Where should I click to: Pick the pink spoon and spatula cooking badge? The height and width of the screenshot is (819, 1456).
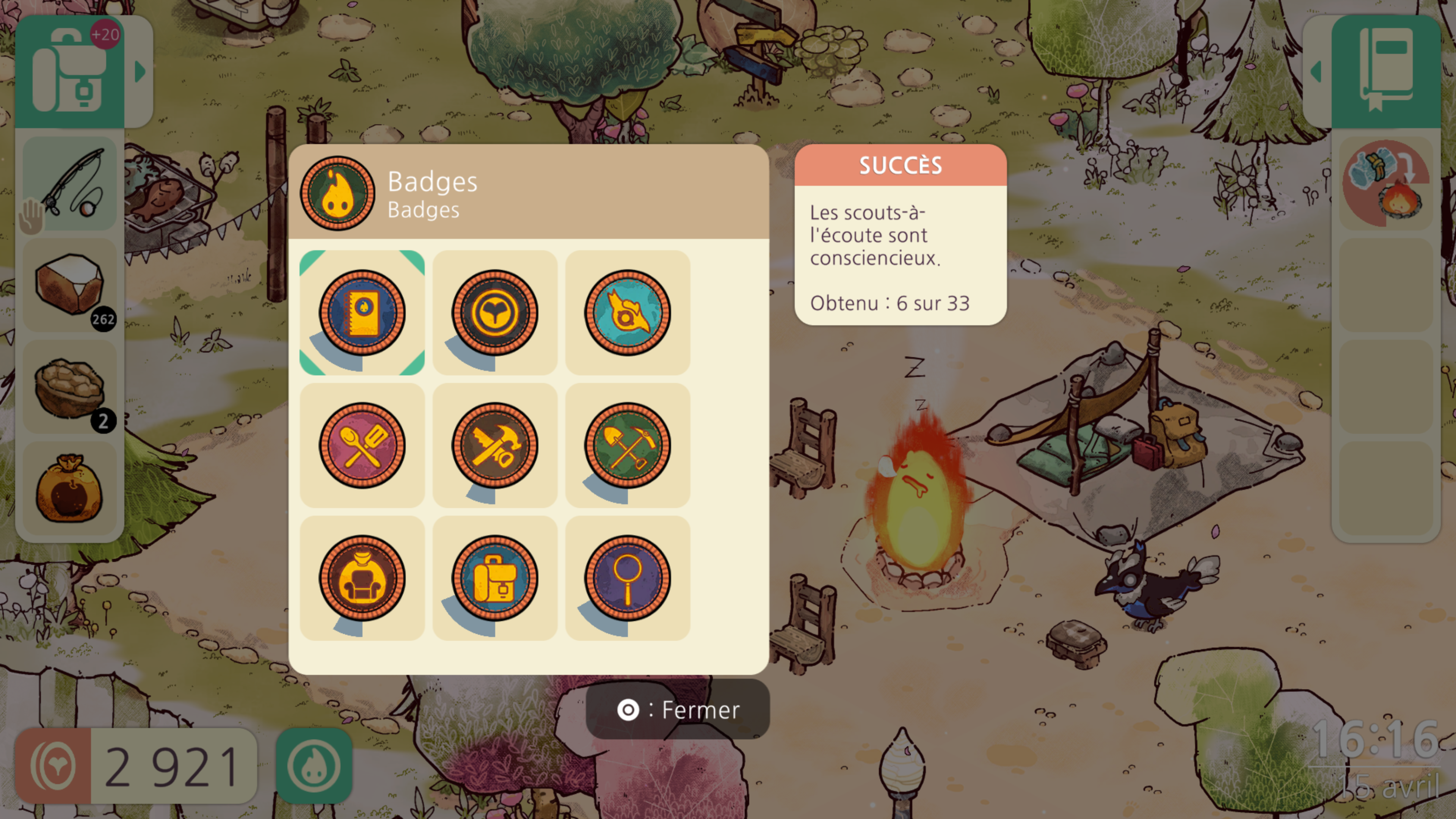coord(362,446)
